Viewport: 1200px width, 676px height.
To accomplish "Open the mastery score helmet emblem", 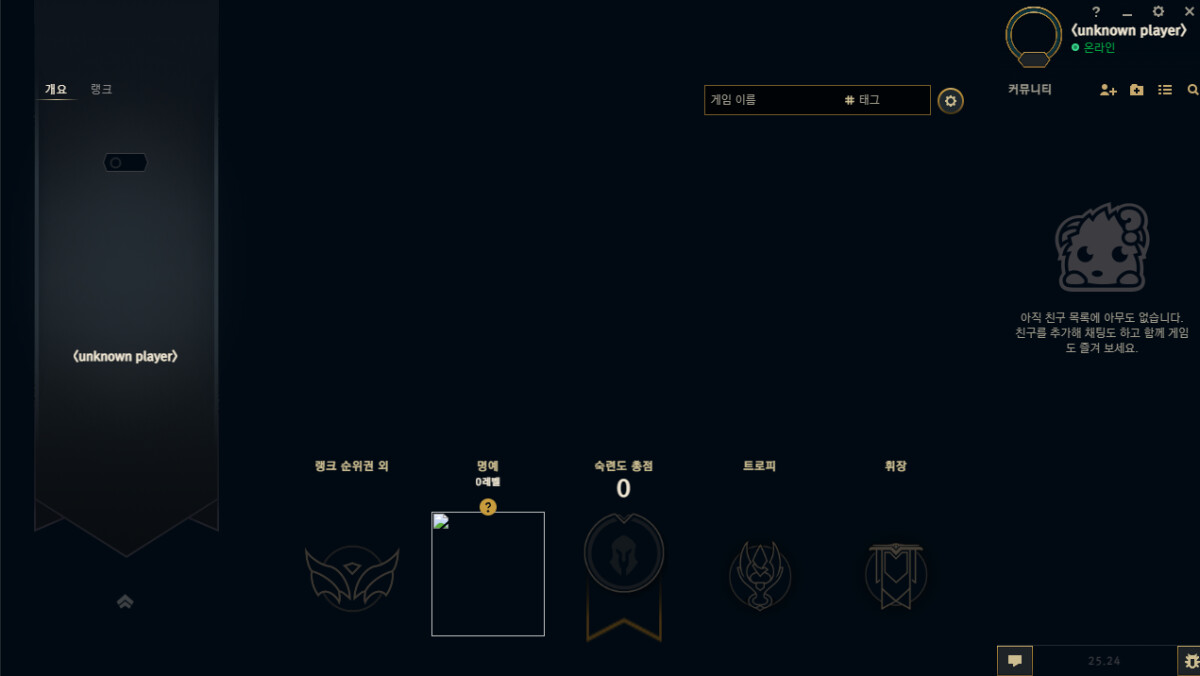I will pyautogui.click(x=624, y=555).
